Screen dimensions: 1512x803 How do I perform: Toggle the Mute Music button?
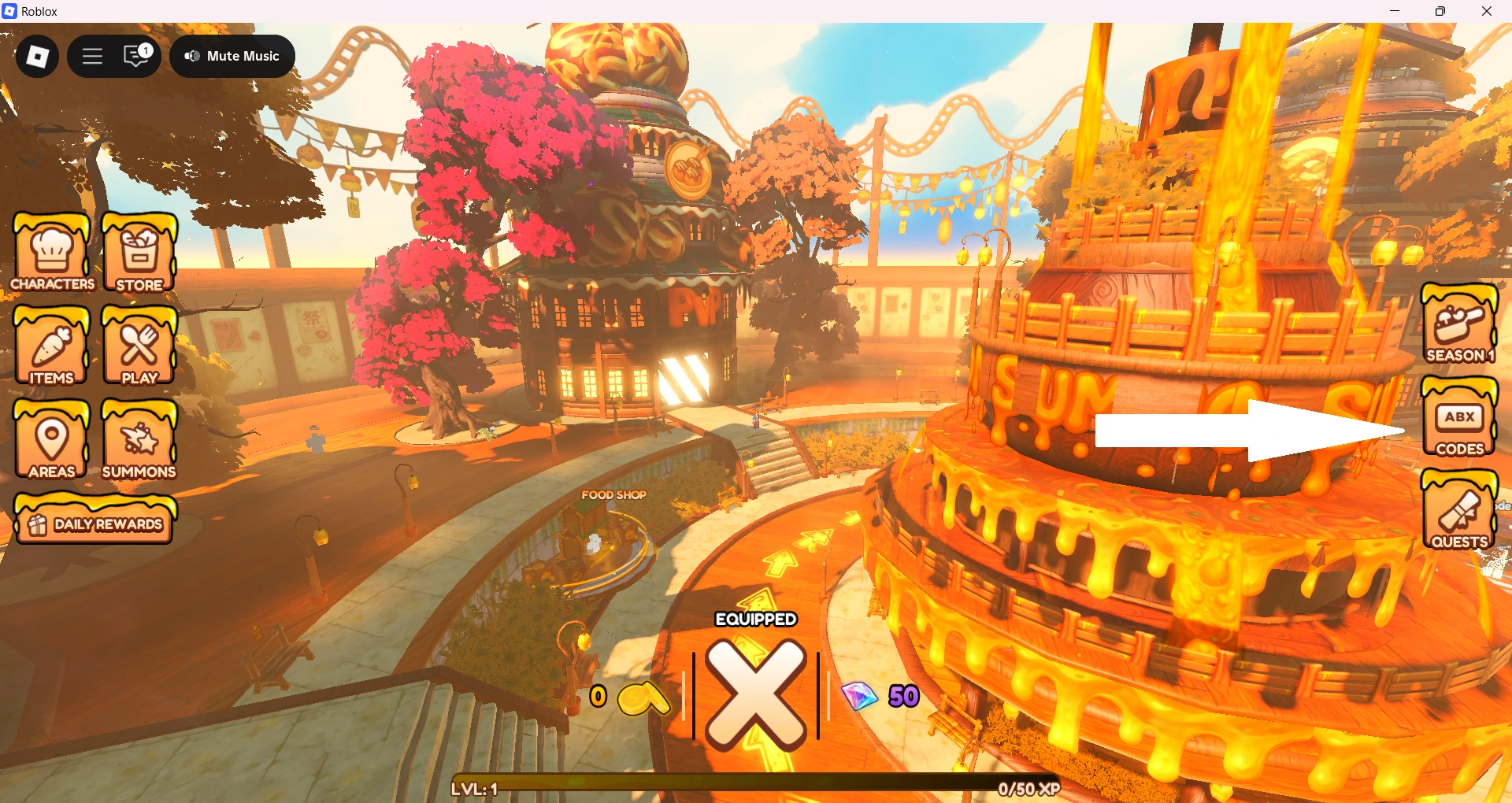click(232, 56)
